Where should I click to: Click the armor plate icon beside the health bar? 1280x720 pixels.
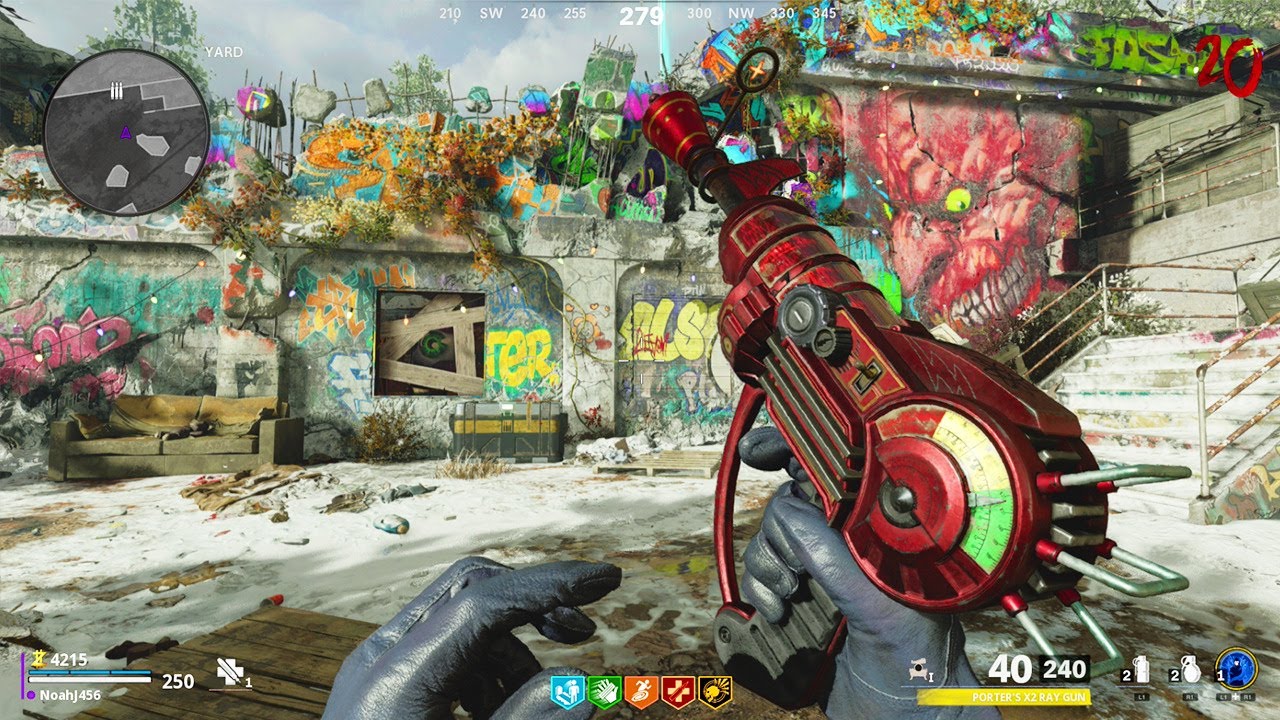click(229, 672)
